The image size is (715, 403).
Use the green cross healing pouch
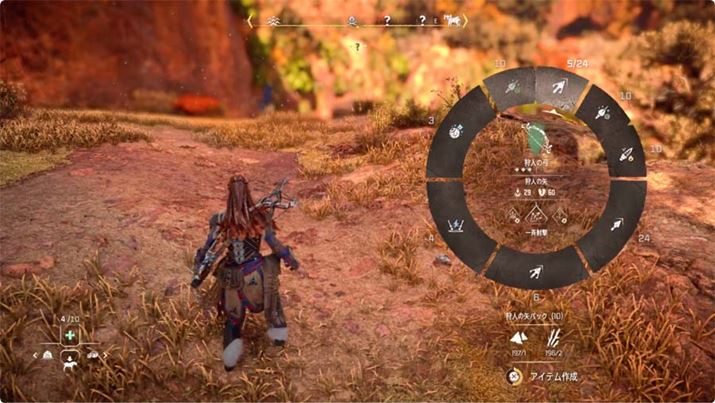pyautogui.click(x=71, y=335)
